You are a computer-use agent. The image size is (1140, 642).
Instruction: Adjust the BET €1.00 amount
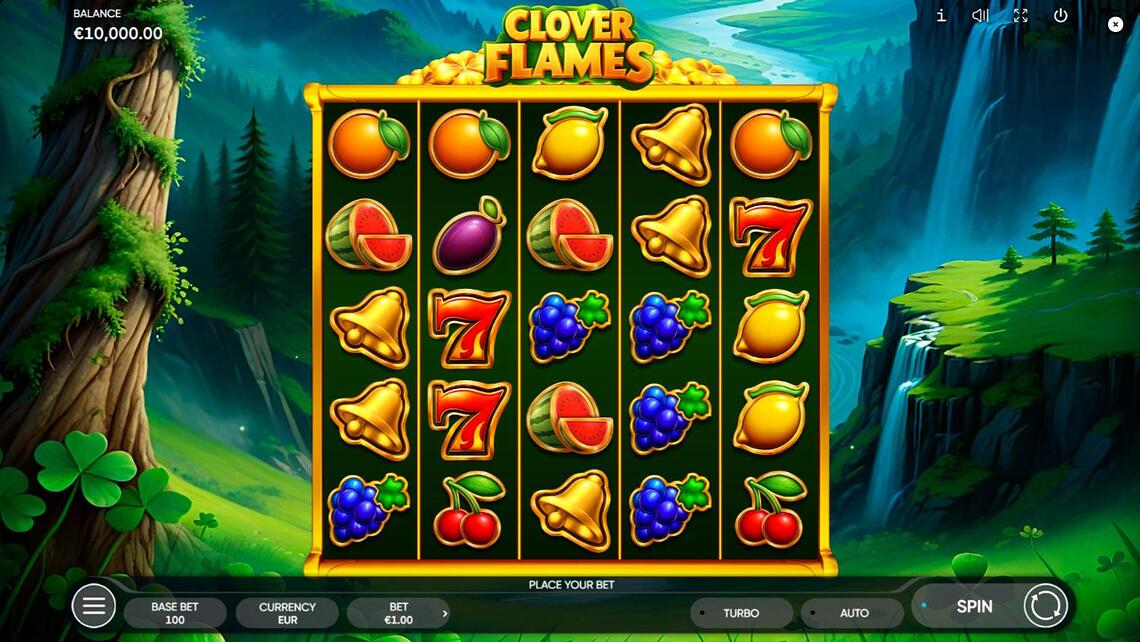399,613
